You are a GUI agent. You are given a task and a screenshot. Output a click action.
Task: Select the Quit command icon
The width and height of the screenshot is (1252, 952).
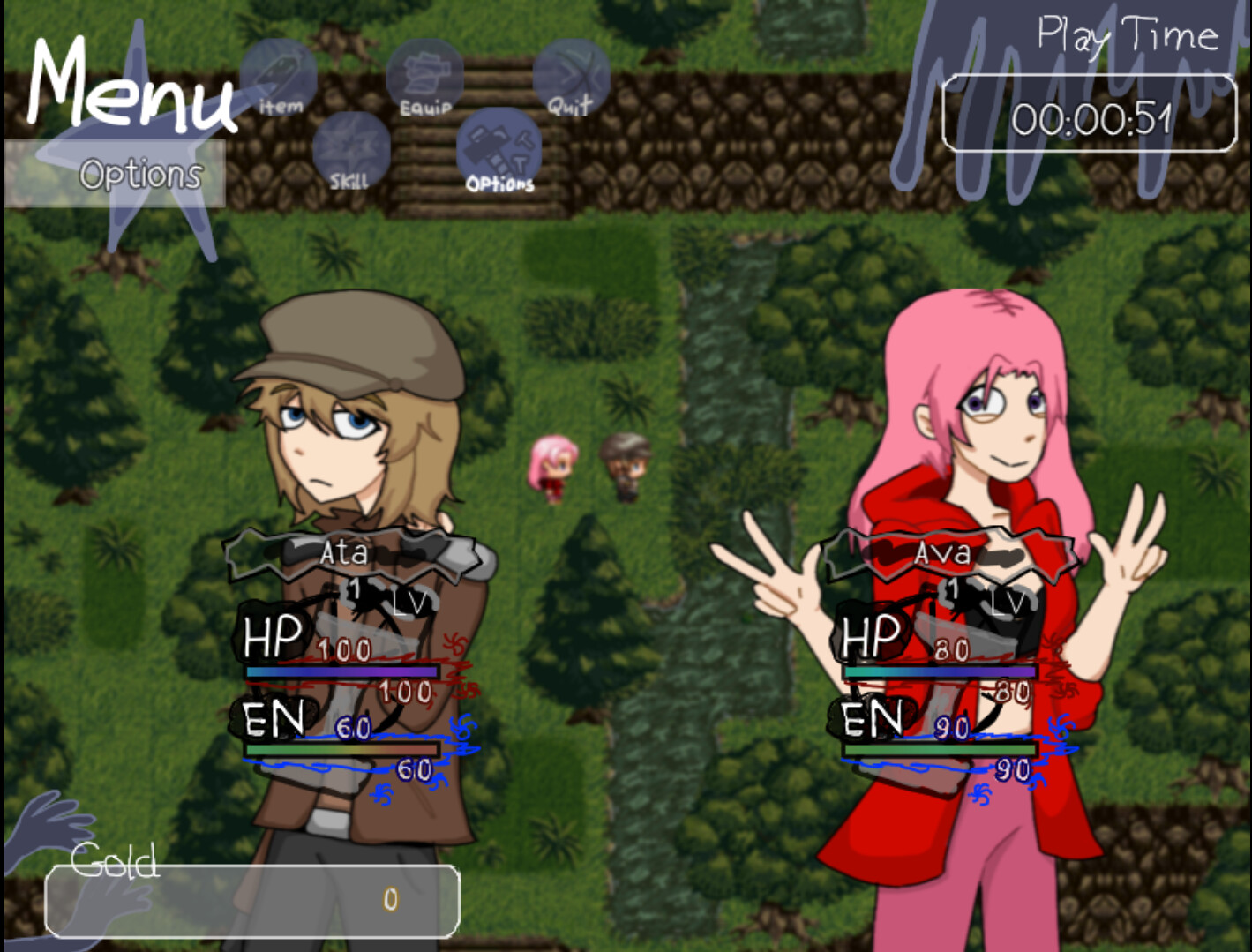click(572, 75)
